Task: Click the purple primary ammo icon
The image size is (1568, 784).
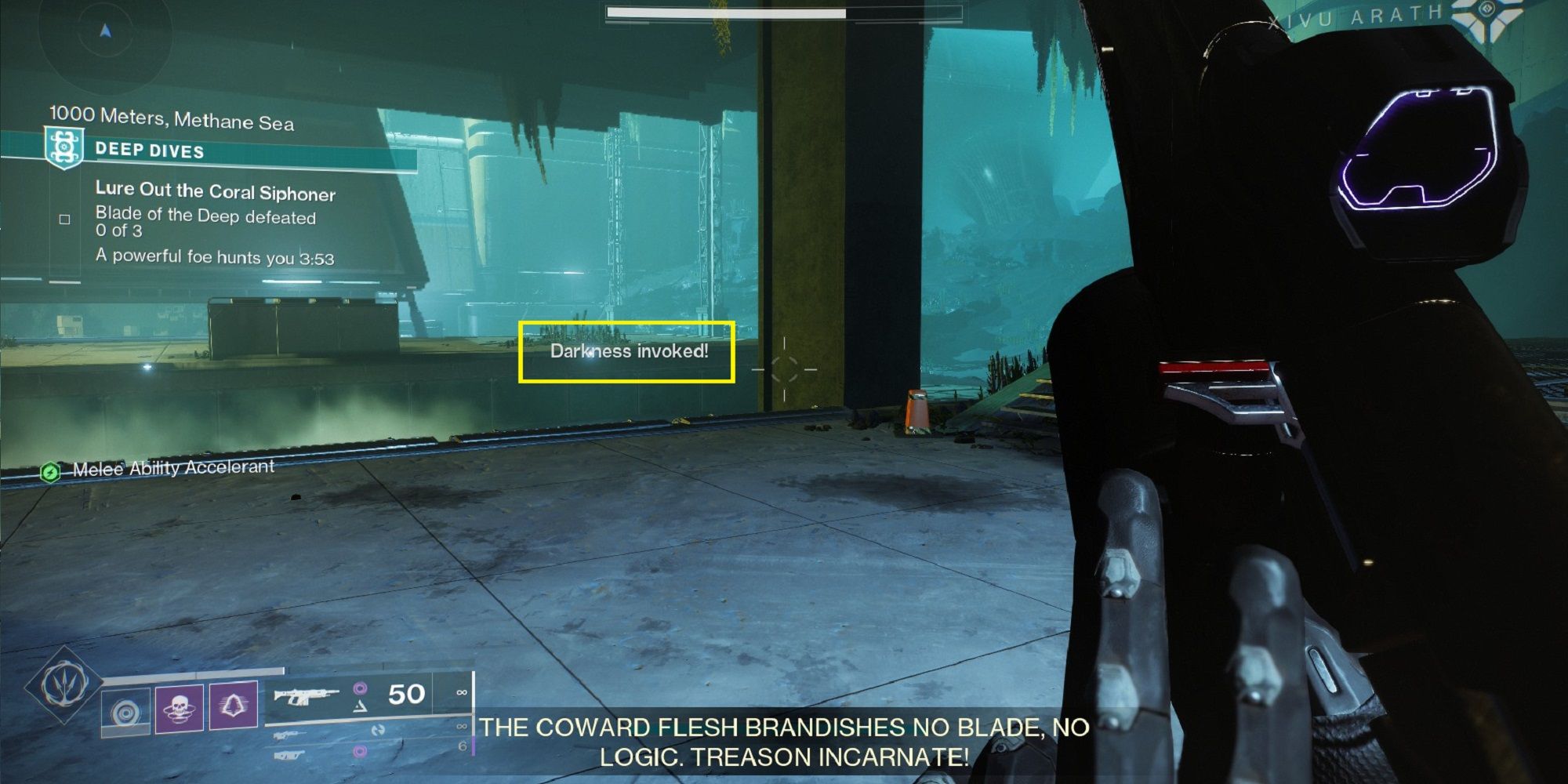Action: pyautogui.click(x=361, y=688)
